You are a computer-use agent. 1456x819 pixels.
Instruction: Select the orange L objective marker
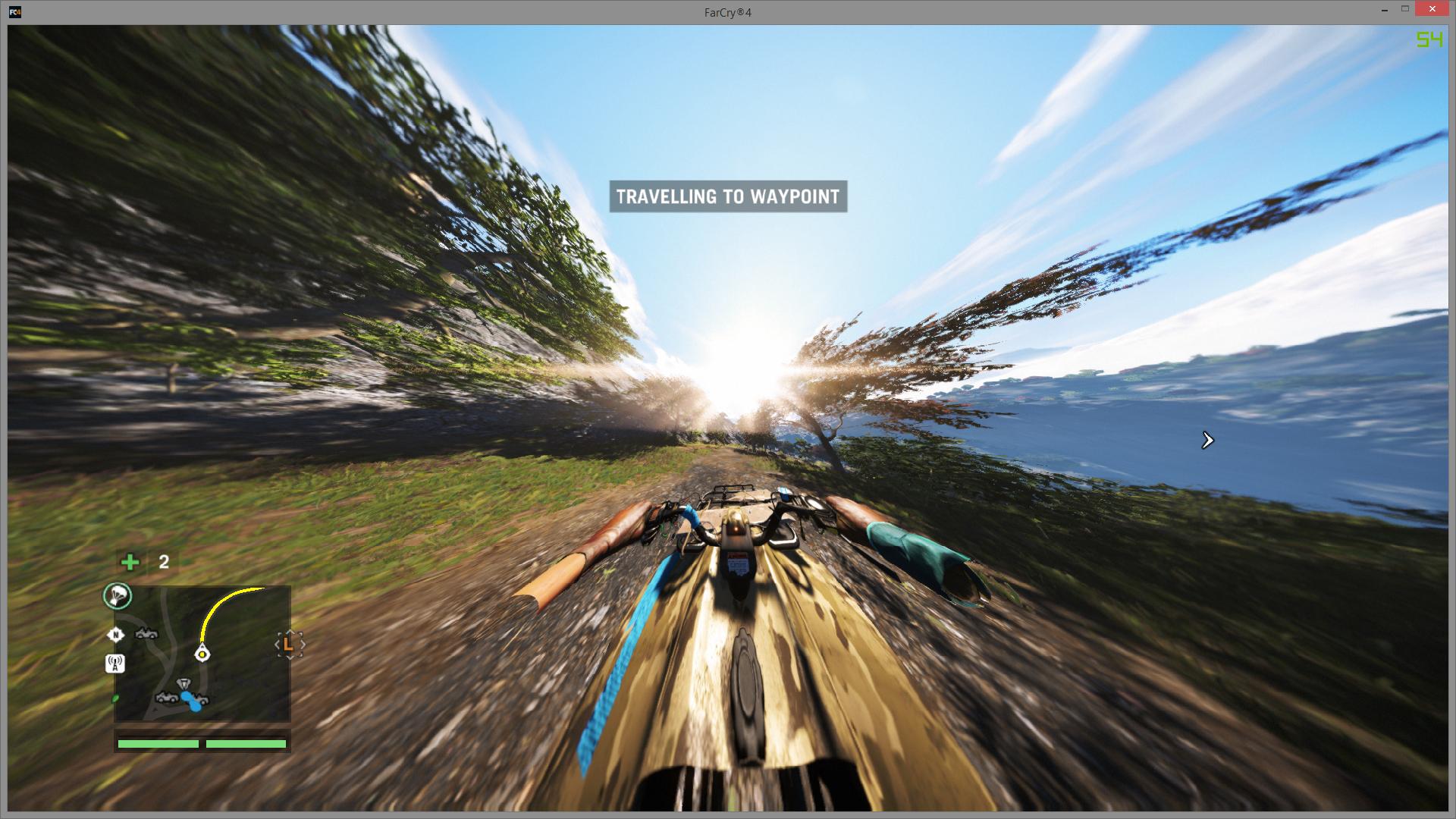tap(288, 645)
